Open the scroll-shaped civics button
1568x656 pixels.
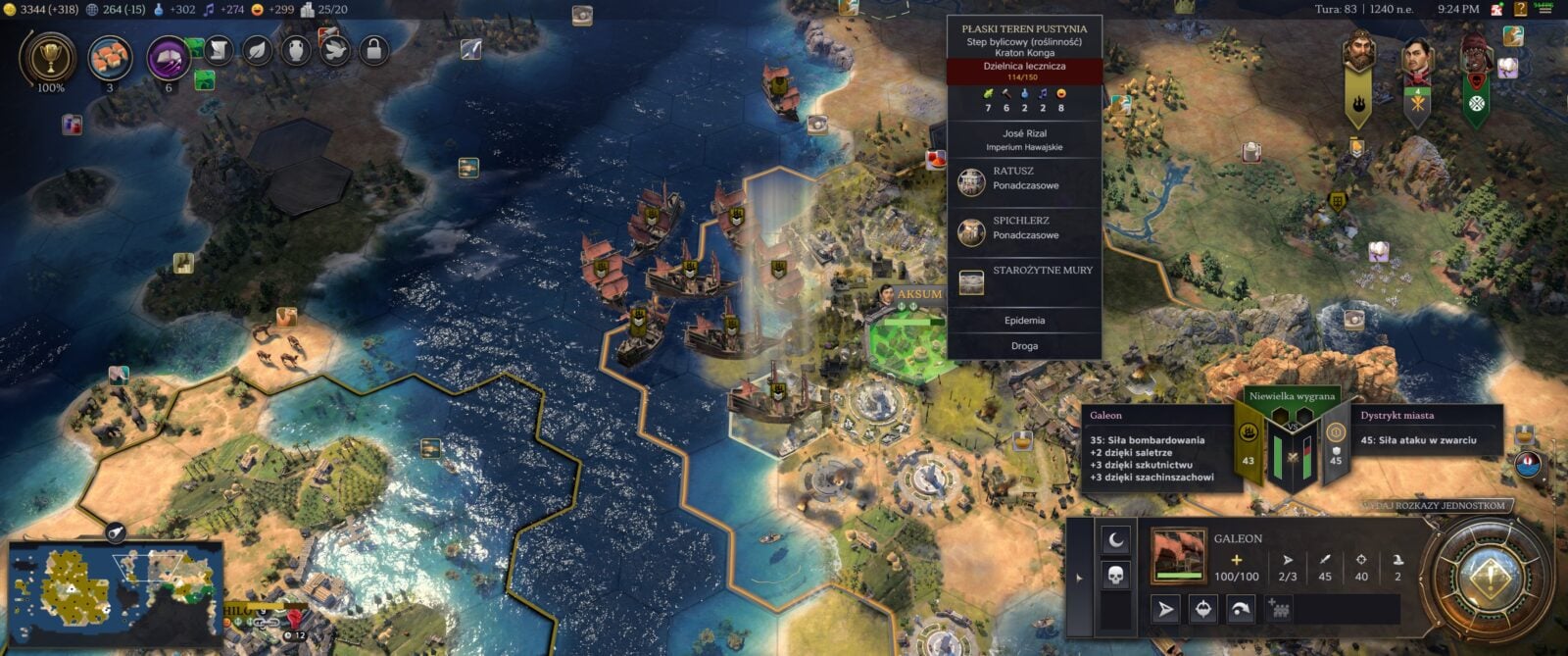[x=219, y=49]
